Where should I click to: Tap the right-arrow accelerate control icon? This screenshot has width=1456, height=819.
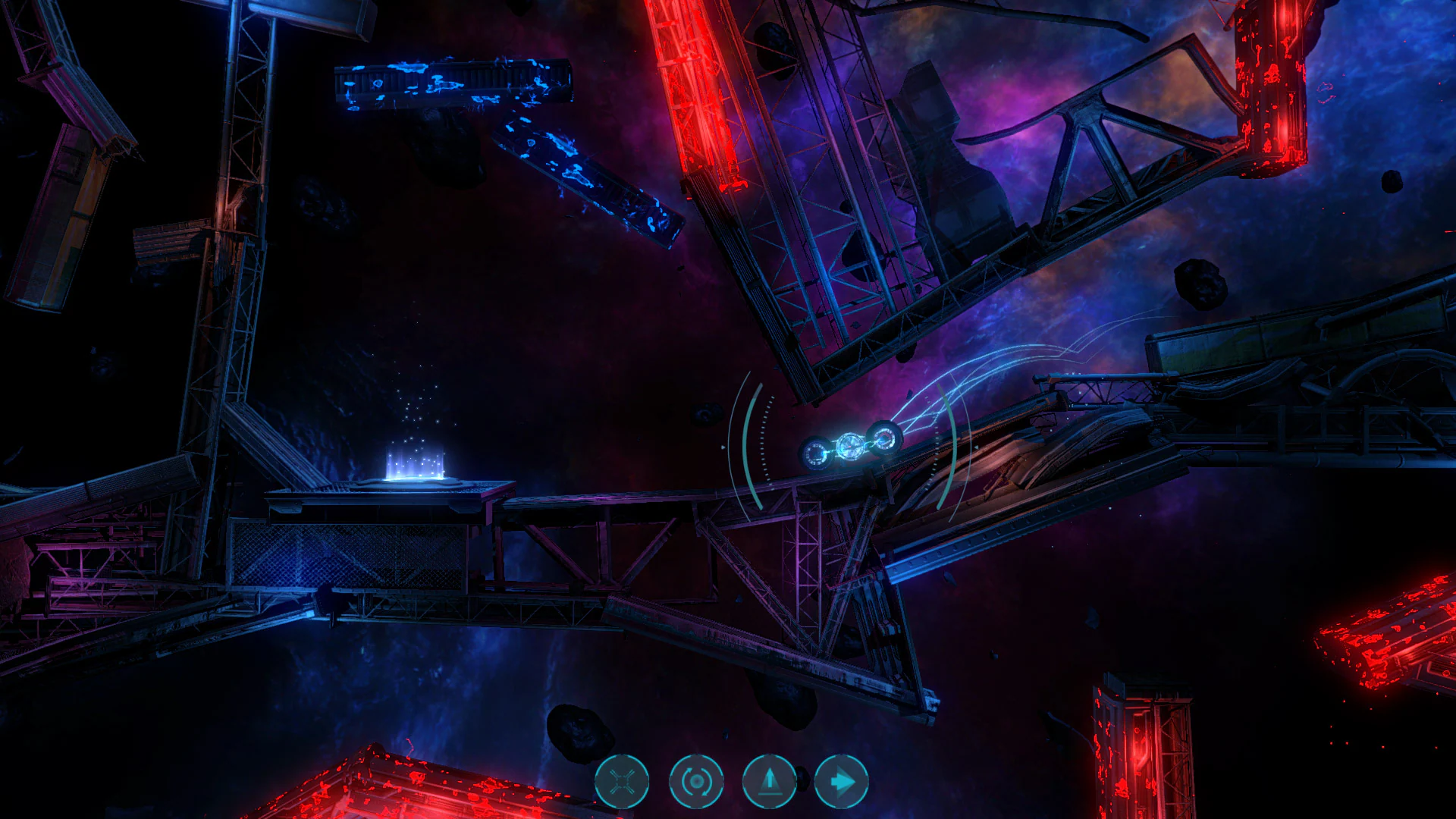(843, 780)
